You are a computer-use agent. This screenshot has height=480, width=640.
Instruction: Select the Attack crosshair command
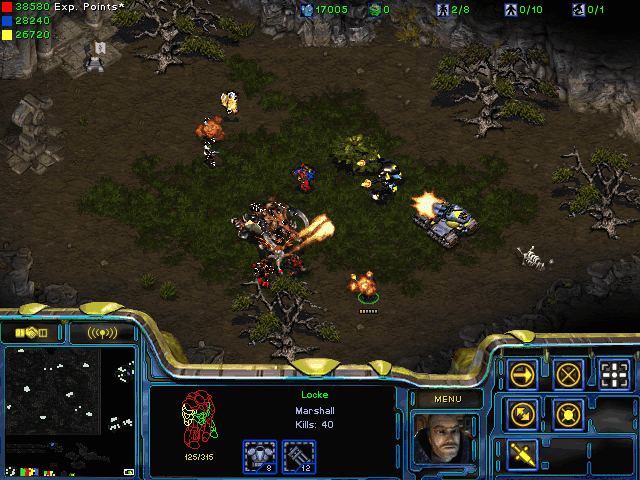click(614, 374)
